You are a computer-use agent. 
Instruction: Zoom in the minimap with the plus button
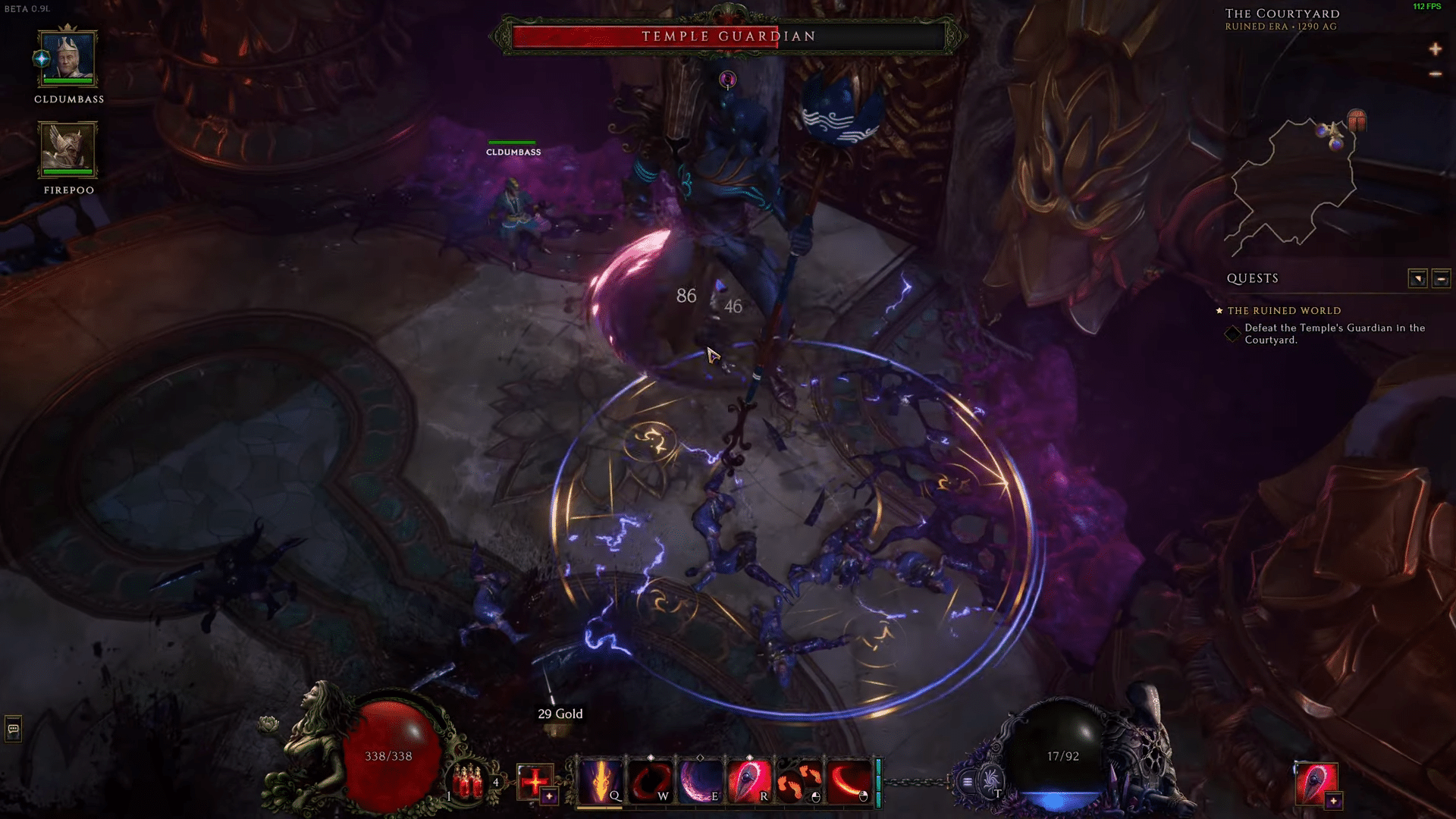pyautogui.click(x=1436, y=49)
